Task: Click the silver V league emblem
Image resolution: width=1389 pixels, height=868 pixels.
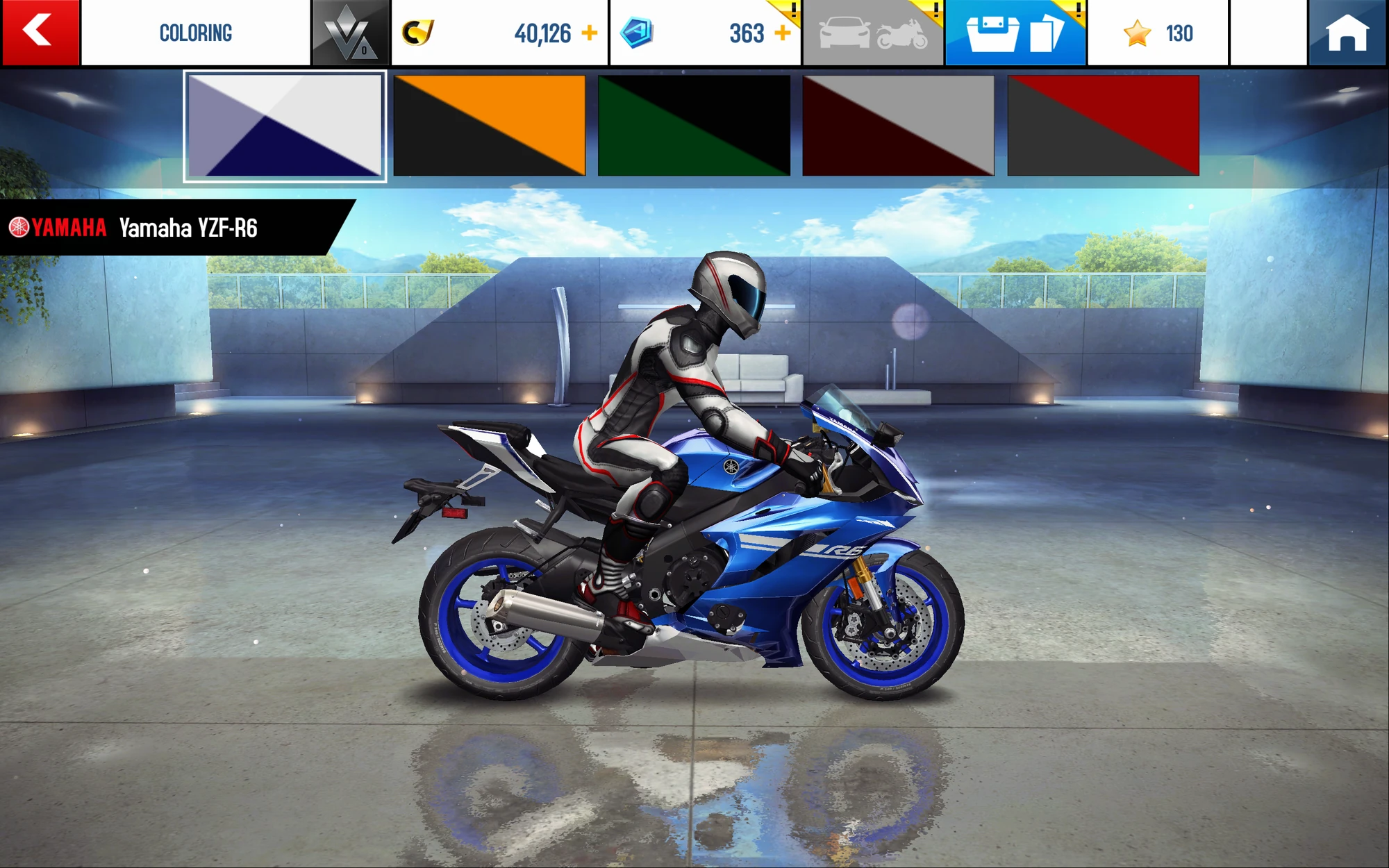Action: pos(349,31)
